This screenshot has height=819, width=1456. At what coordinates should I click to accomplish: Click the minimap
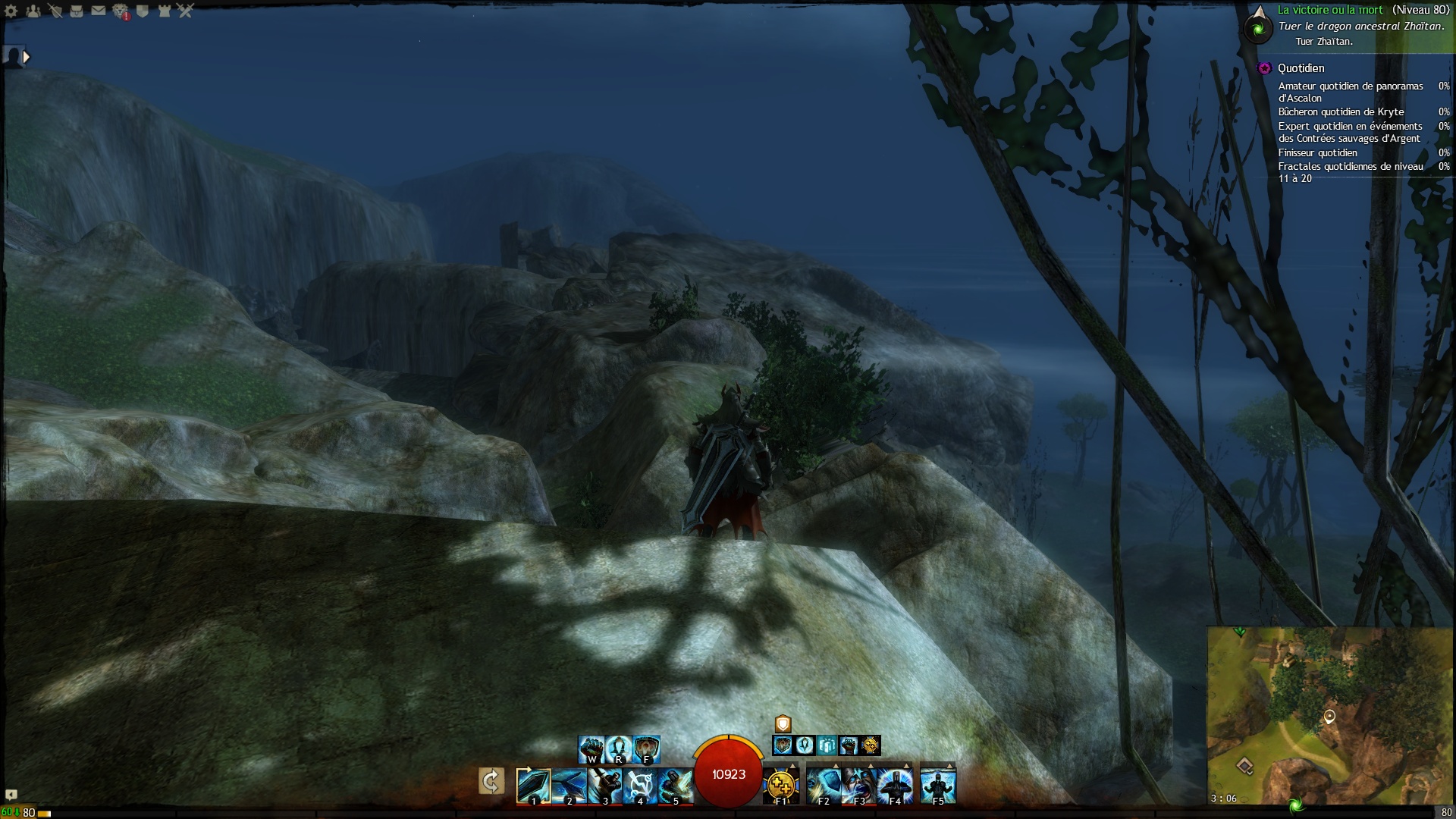coord(1329,715)
